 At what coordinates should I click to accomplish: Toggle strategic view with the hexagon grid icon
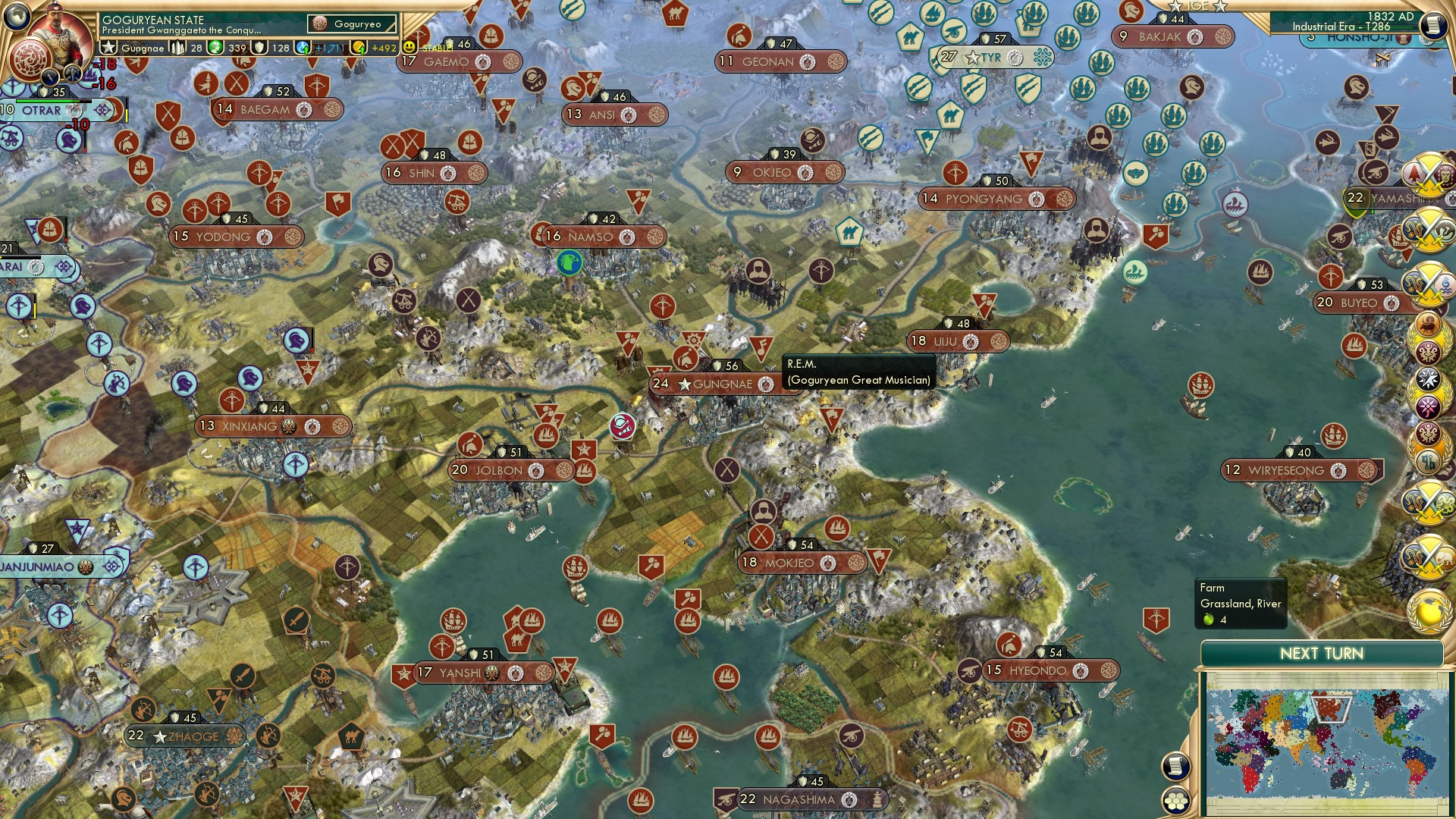[1175, 800]
